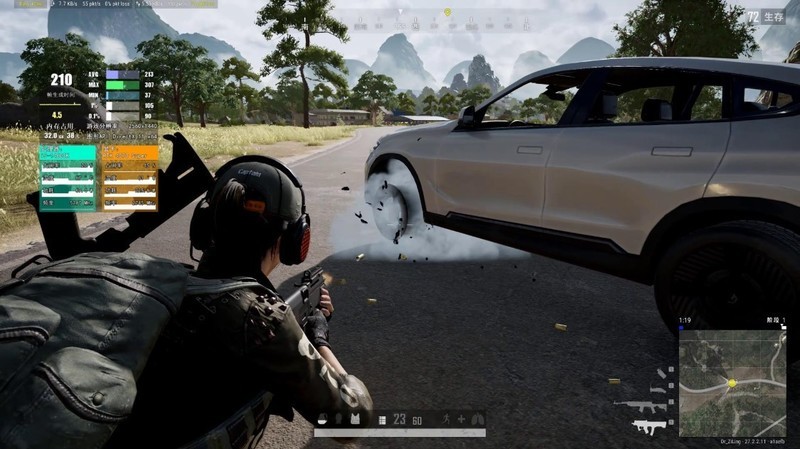Click the vest armor status icon
Image resolution: width=800 pixels, height=449 pixels.
tap(354, 419)
